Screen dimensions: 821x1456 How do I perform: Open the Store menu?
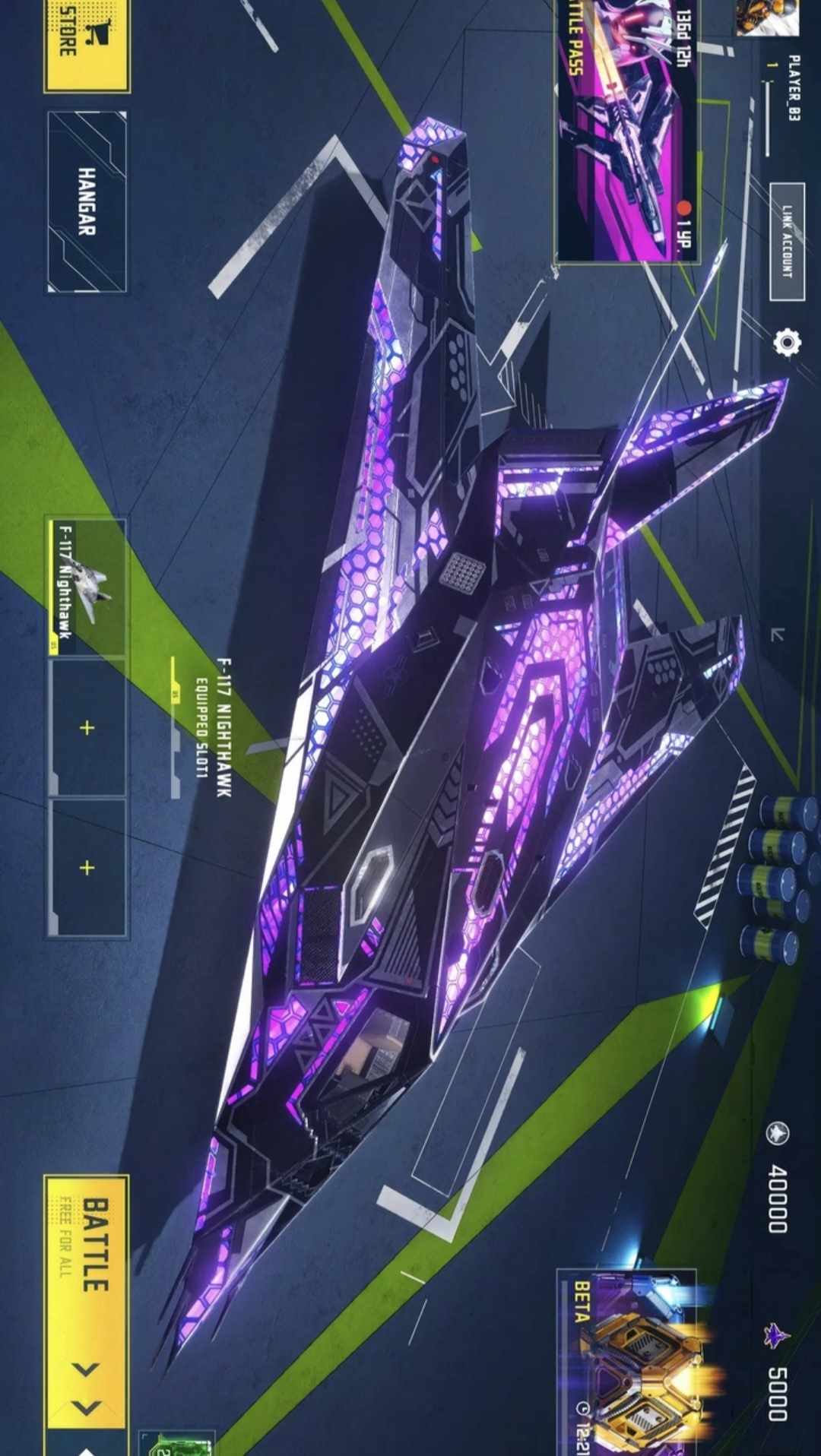tap(86, 46)
